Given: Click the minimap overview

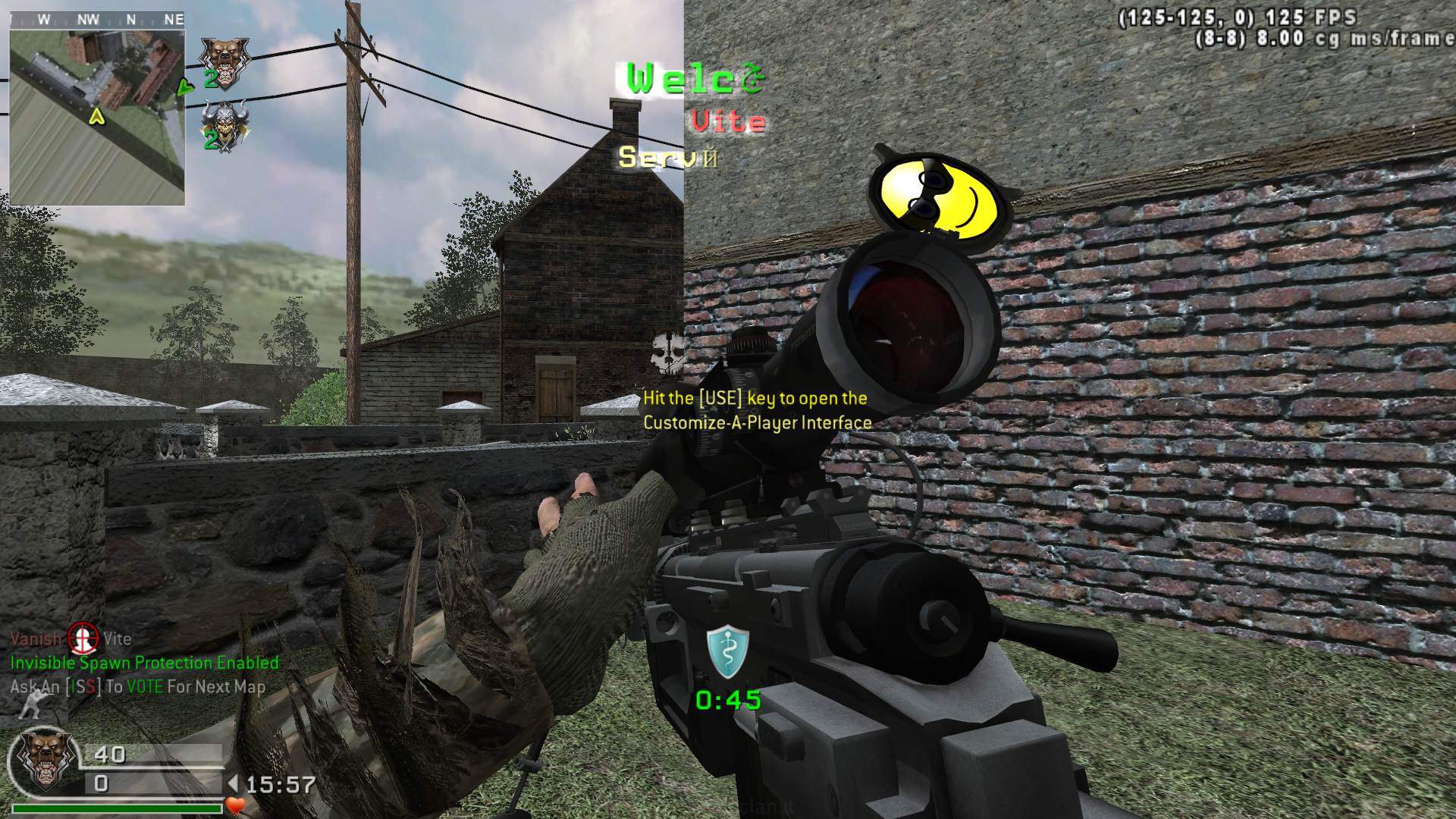Looking at the screenshot, I should coord(97,115).
